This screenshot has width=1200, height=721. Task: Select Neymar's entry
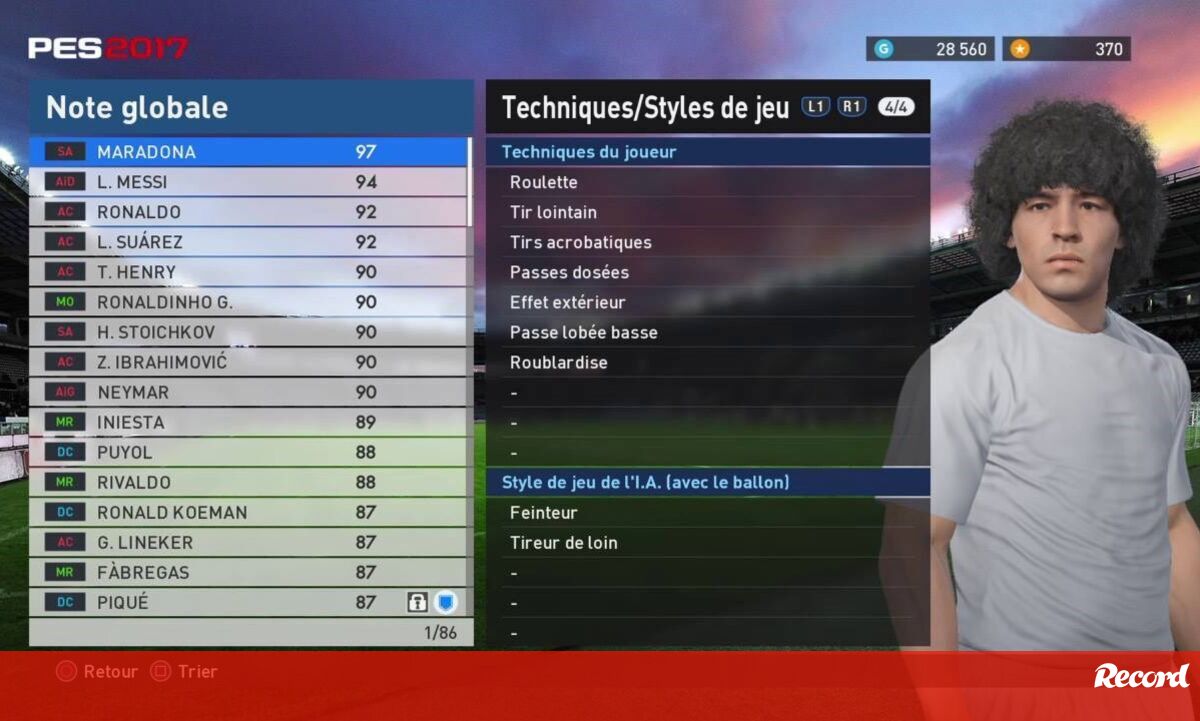click(250, 392)
